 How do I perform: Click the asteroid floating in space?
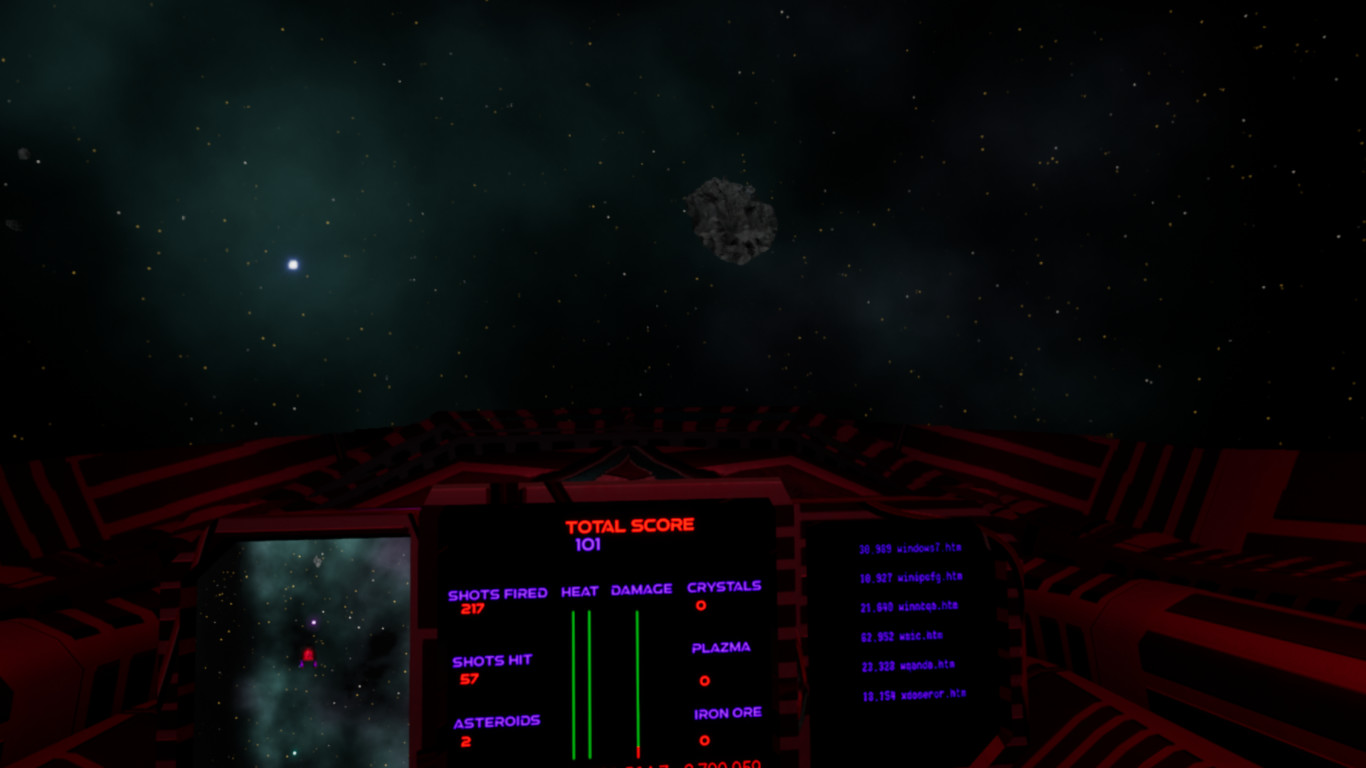[735, 218]
